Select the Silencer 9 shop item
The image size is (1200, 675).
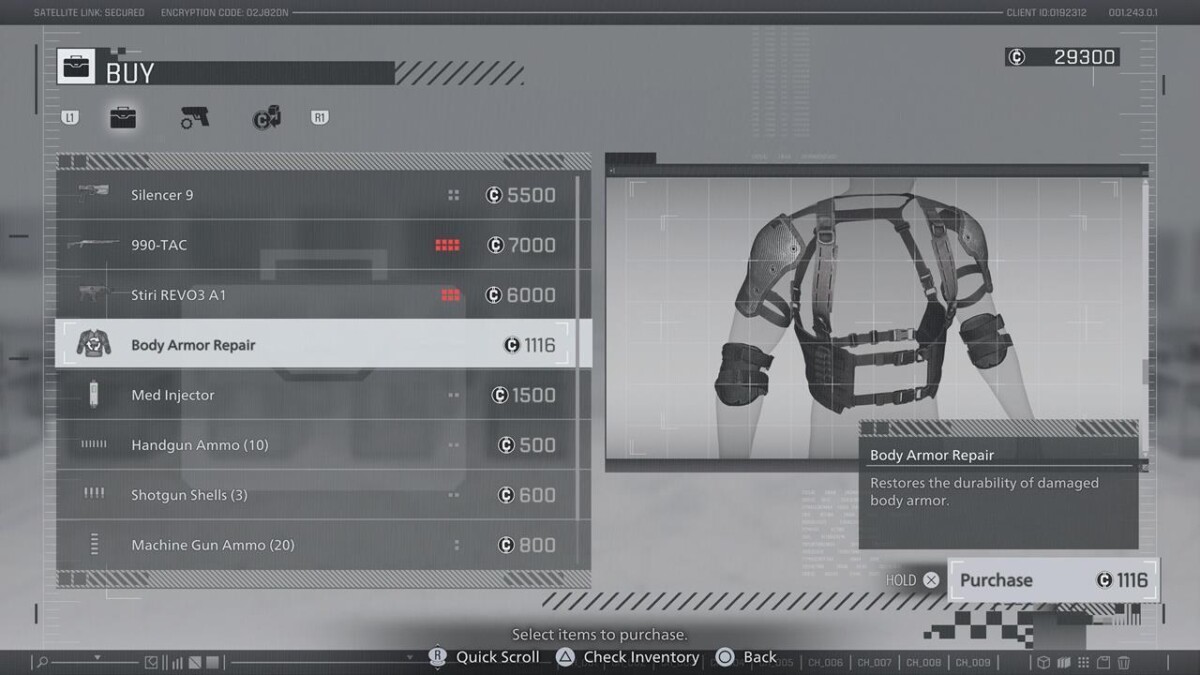[320, 195]
